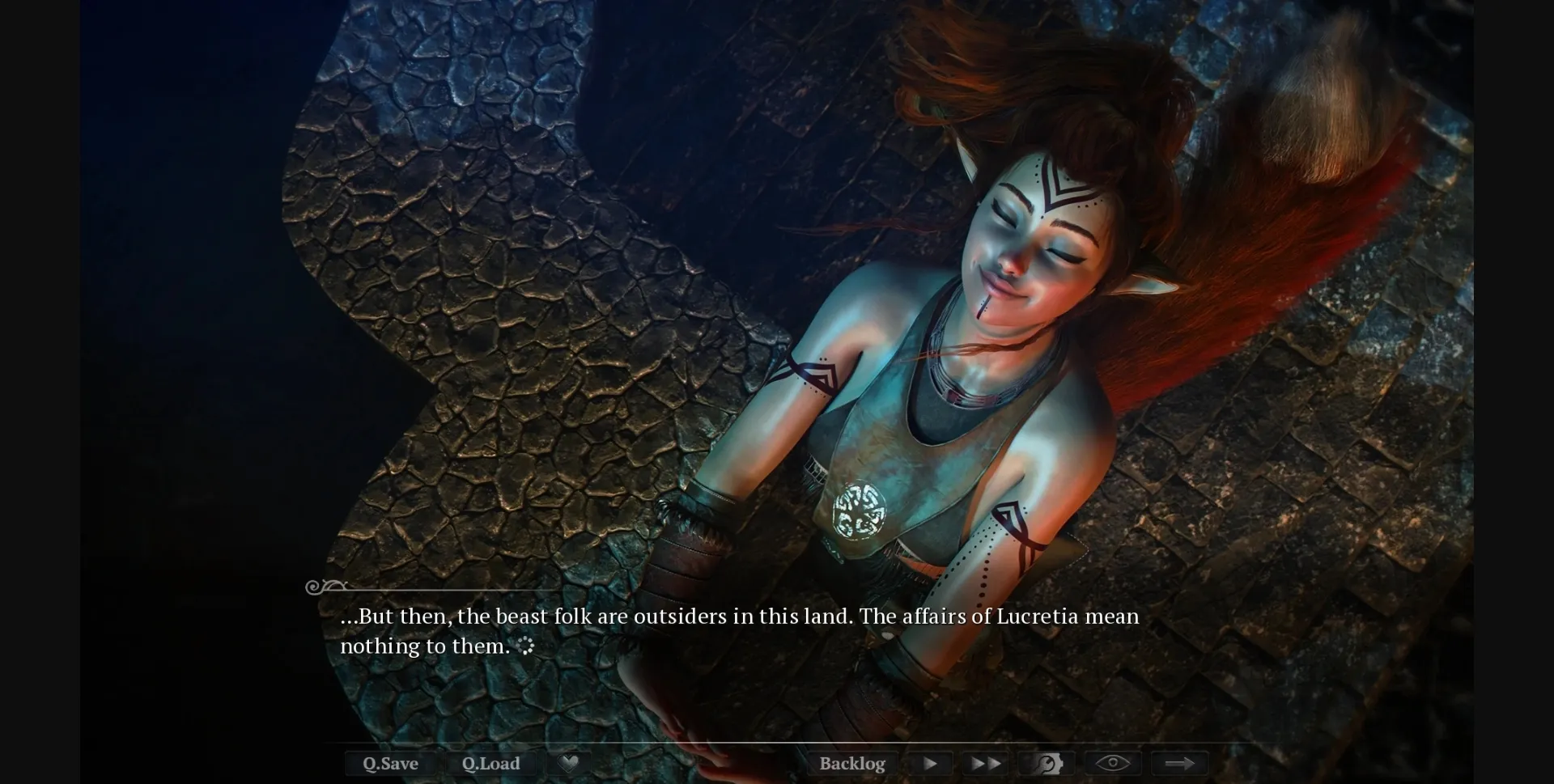Load a quick save via Q.Load

click(491, 763)
